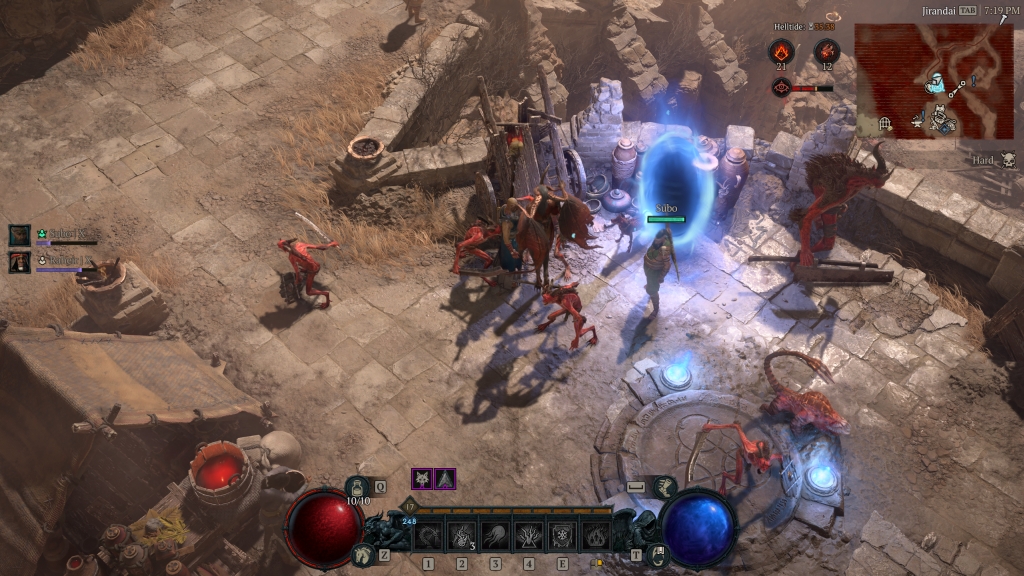Activate the second skill showing charge count 3
The height and width of the screenshot is (576, 1024).
tap(462, 536)
